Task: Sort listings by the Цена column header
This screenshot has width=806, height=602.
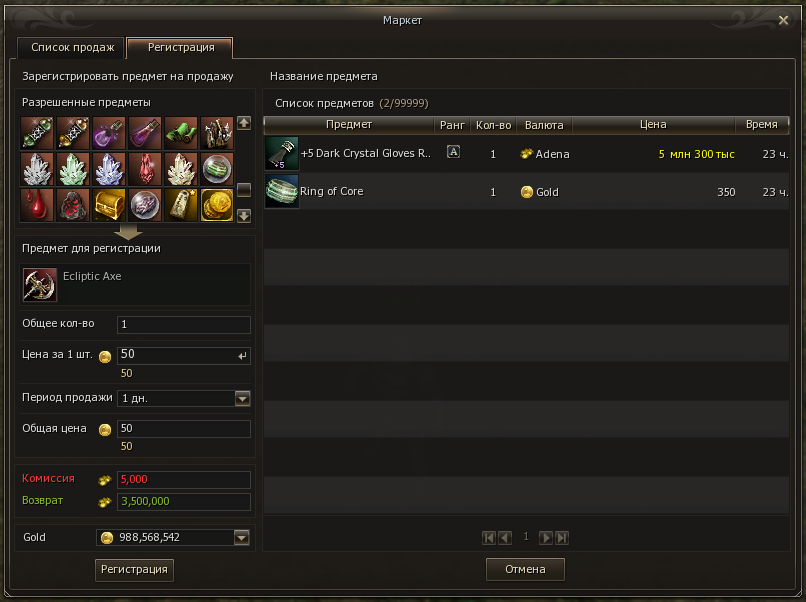Action: [652, 125]
